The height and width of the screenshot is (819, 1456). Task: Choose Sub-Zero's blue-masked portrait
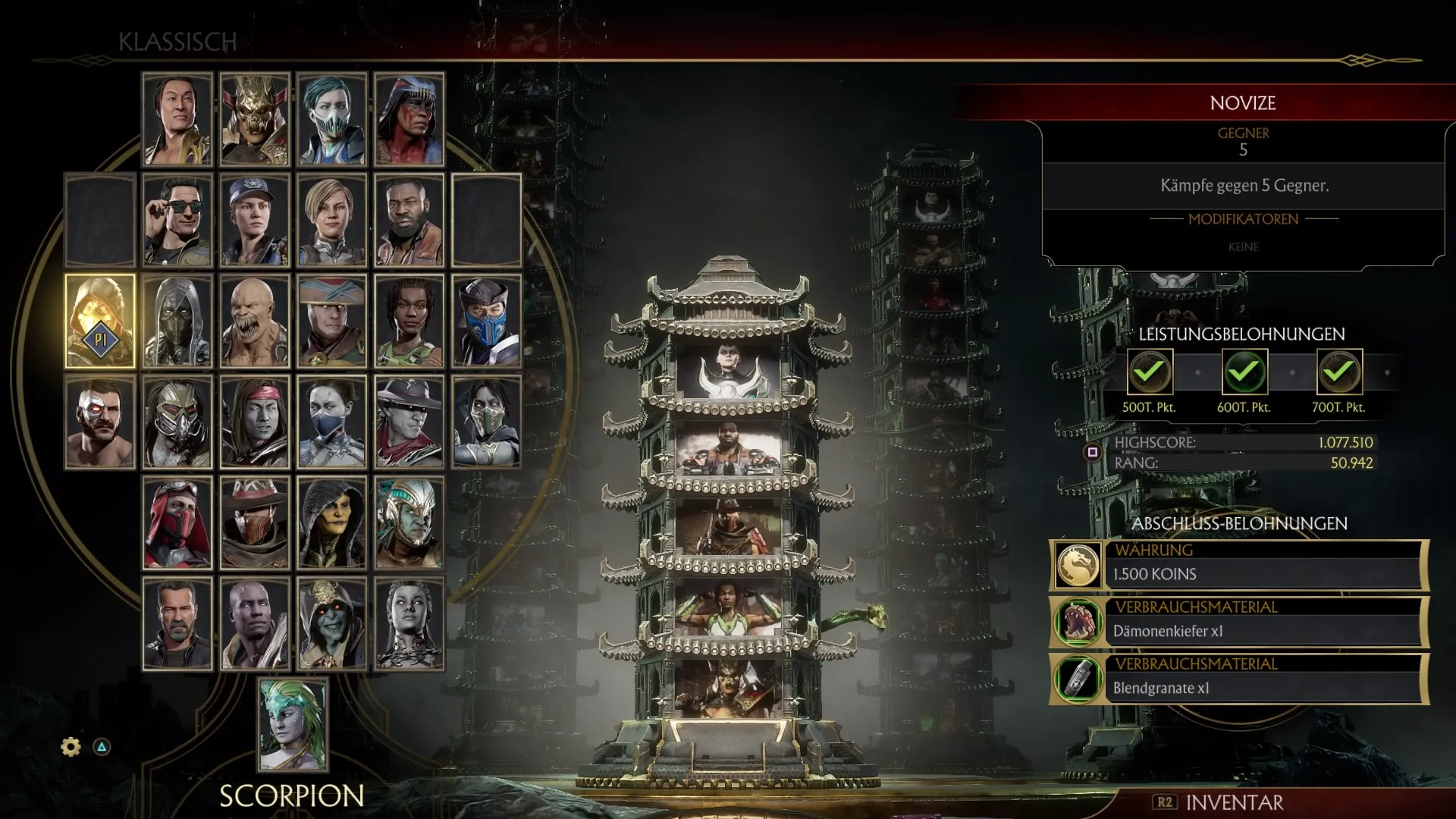[x=486, y=322]
